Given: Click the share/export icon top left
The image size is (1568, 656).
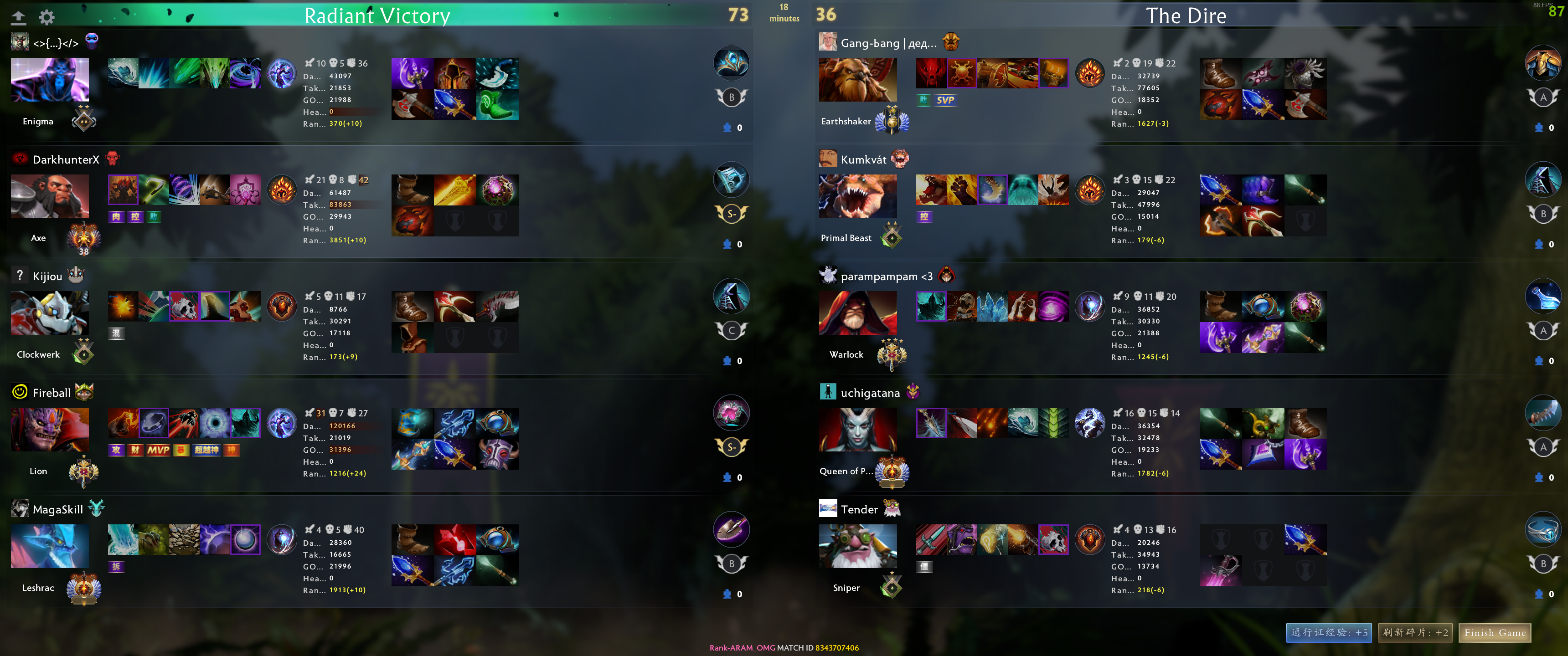Looking at the screenshot, I should [19, 17].
